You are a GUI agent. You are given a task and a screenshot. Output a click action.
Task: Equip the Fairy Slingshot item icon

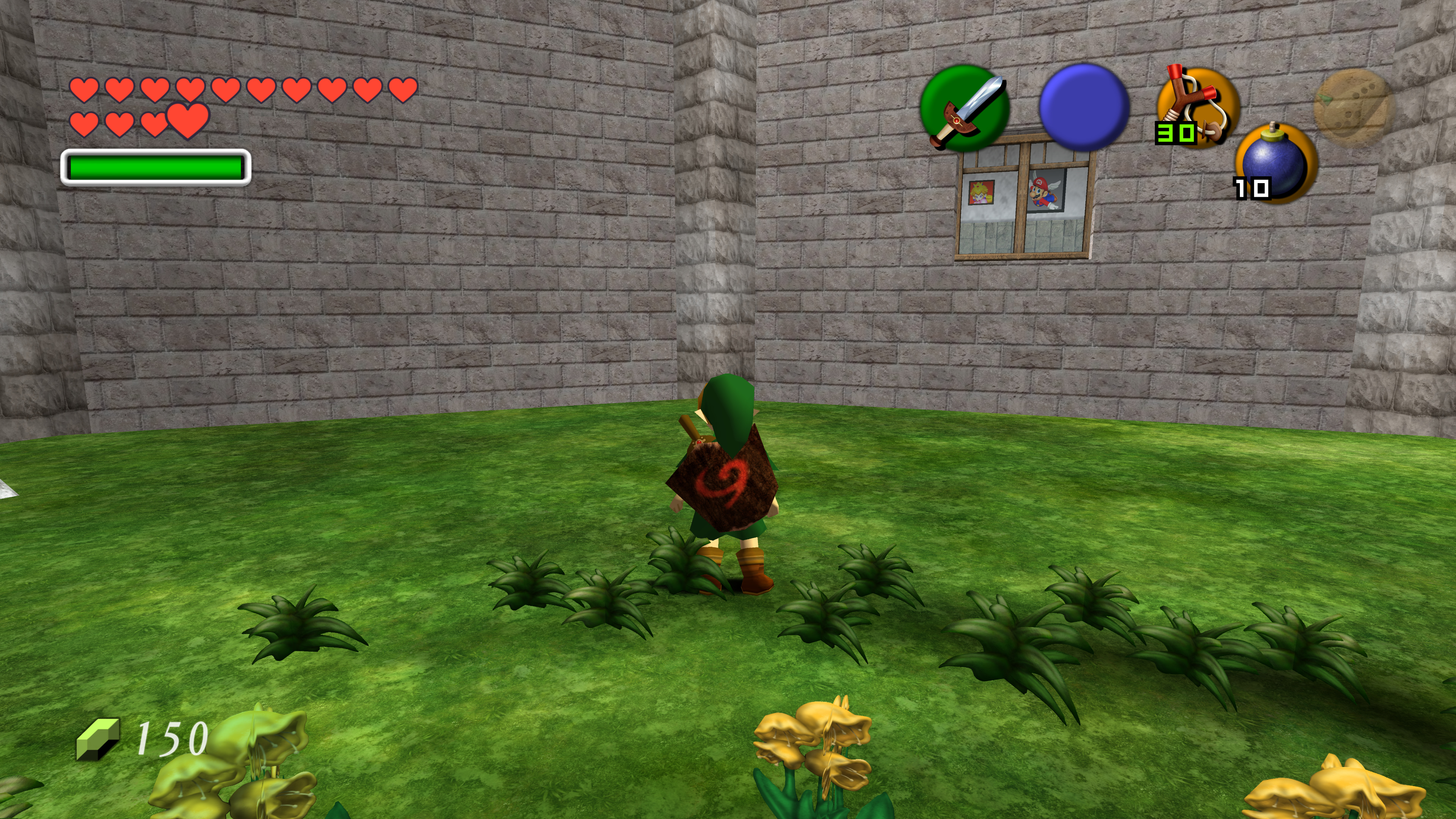tap(1198, 107)
